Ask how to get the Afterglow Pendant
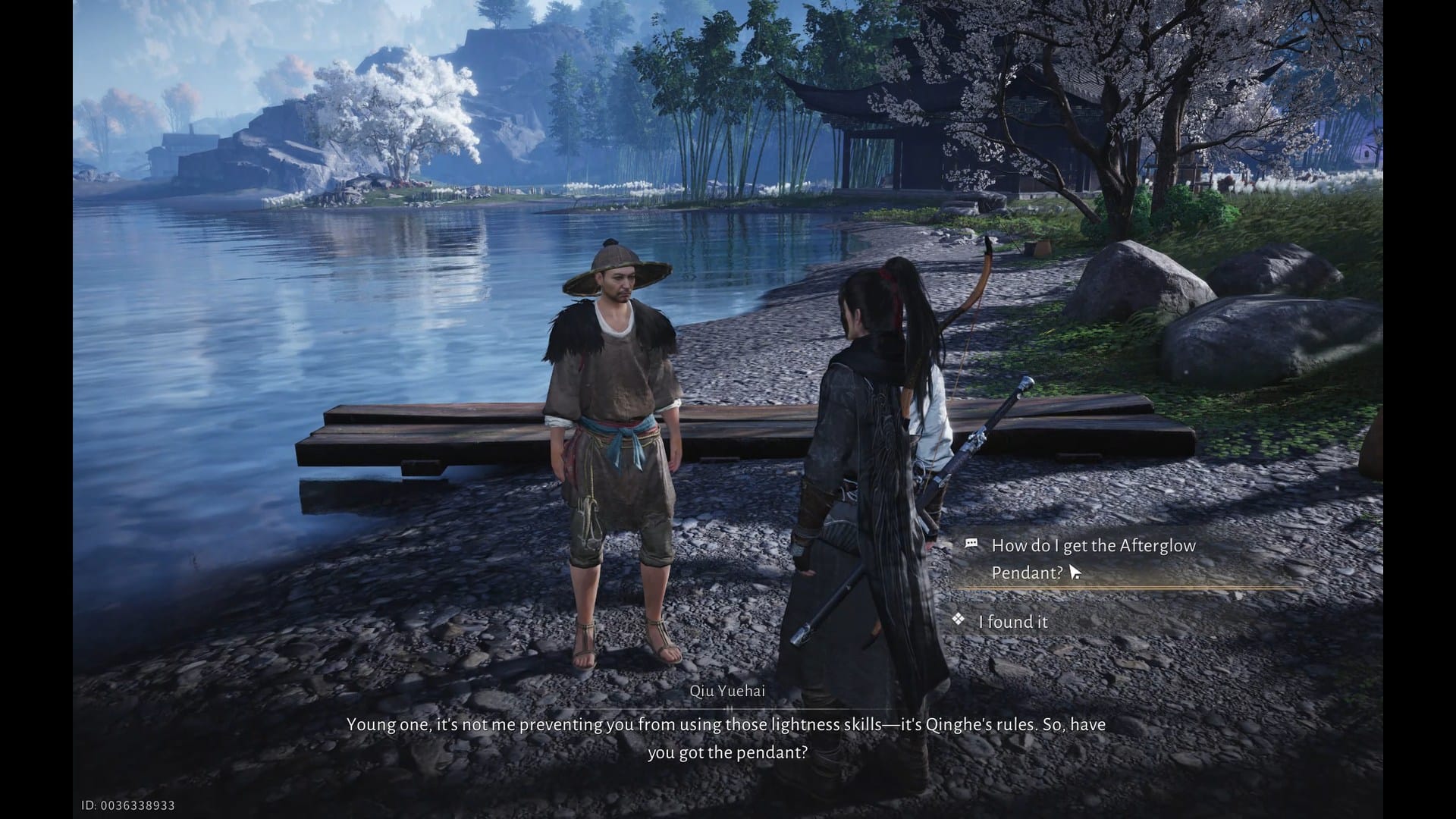Image resolution: width=1456 pixels, height=819 pixels. coord(1093,558)
